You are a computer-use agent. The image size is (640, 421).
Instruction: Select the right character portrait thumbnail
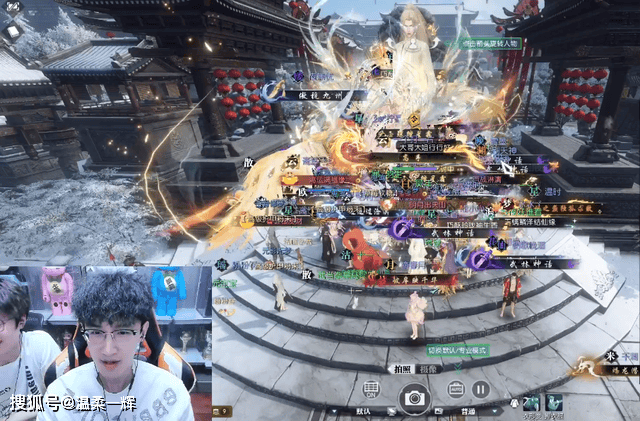point(553,403)
